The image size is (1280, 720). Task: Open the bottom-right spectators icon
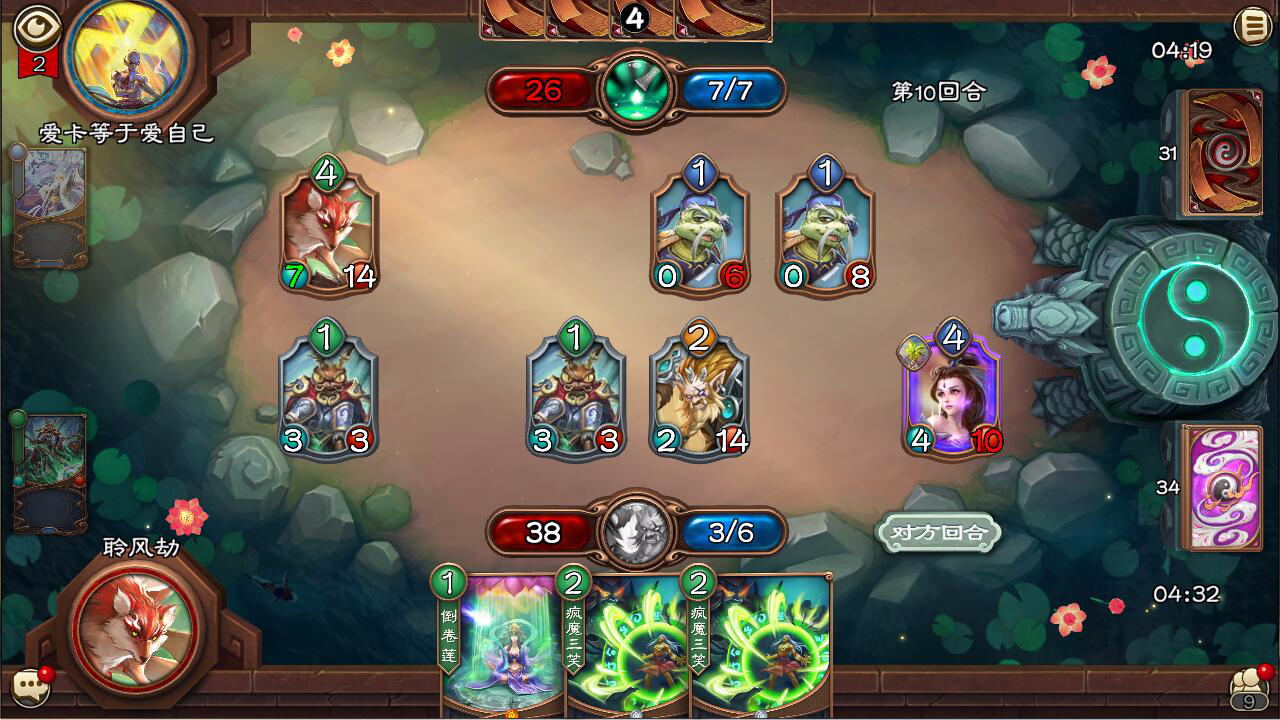1249,688
